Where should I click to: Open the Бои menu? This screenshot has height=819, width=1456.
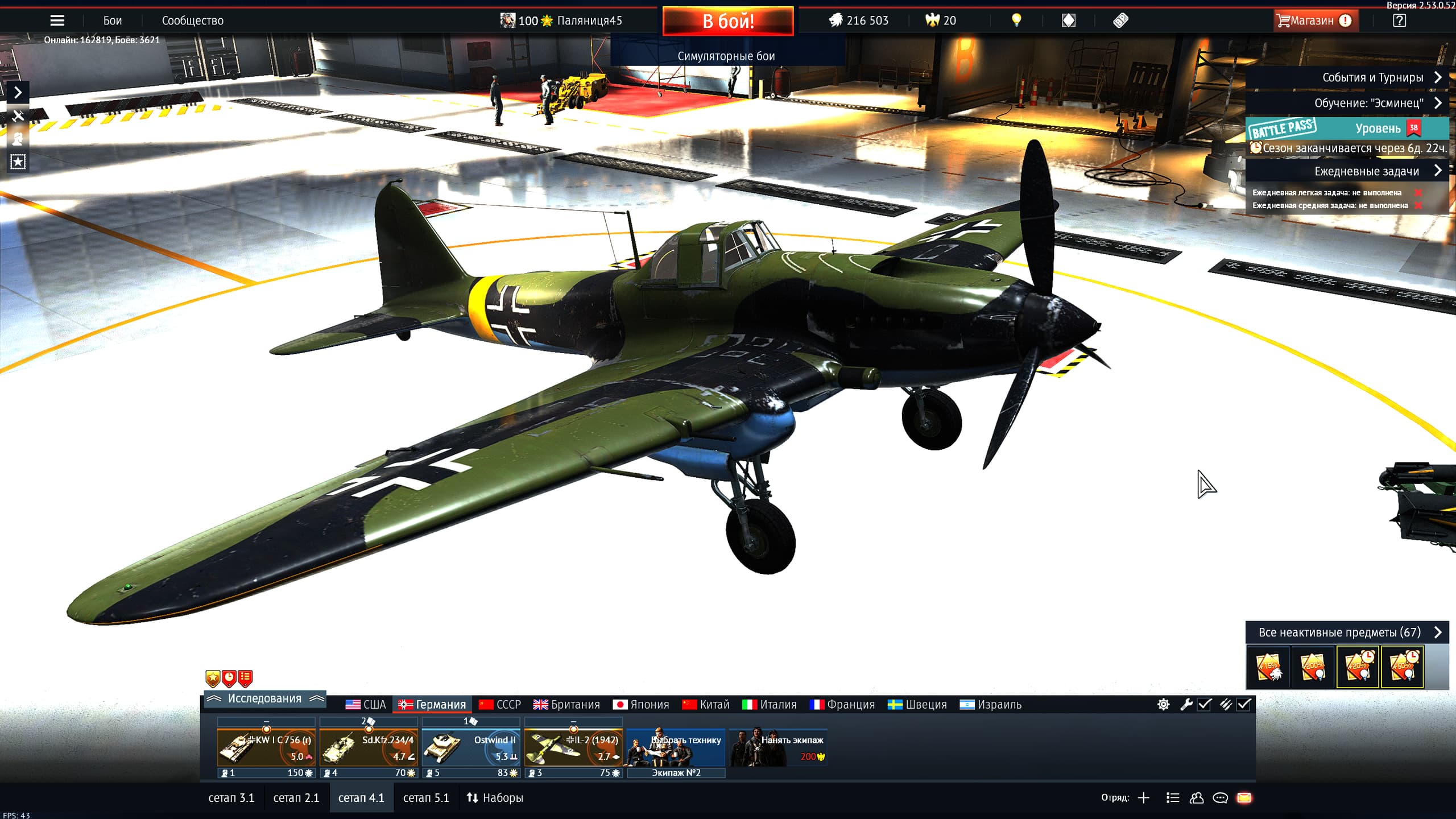(x=112, y=21)
